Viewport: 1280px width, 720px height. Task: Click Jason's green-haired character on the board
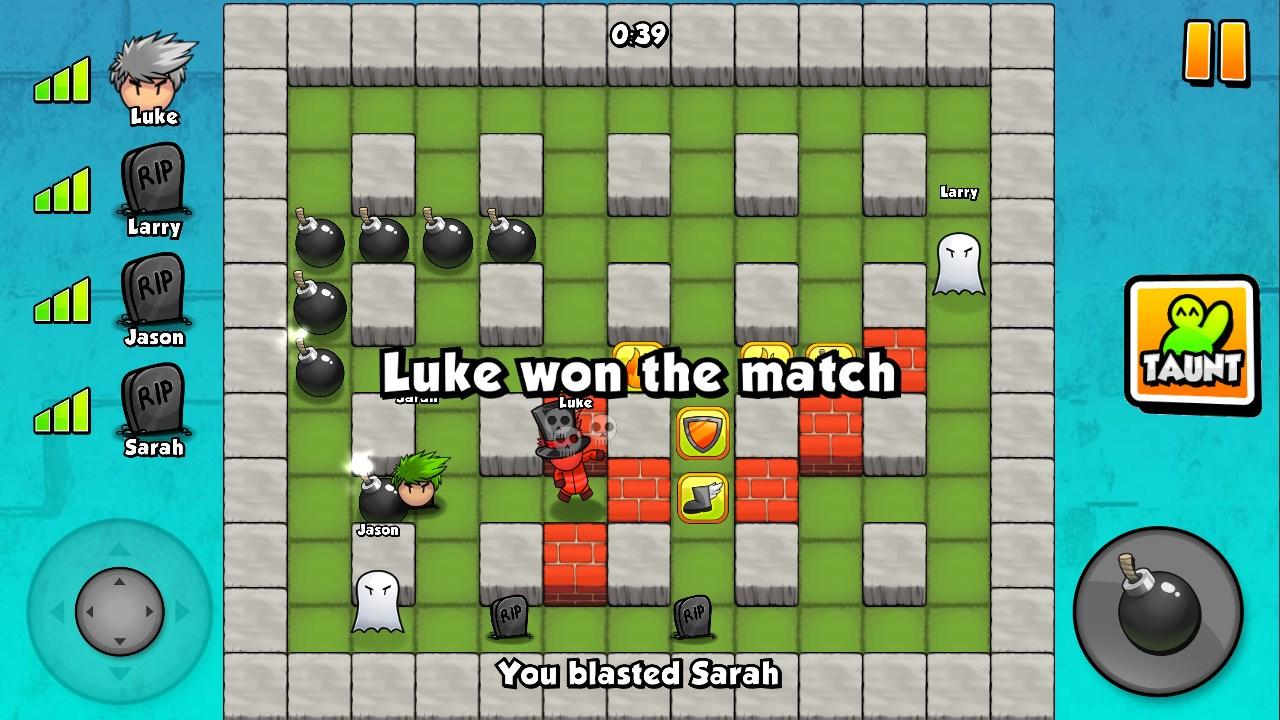point(422,482)
